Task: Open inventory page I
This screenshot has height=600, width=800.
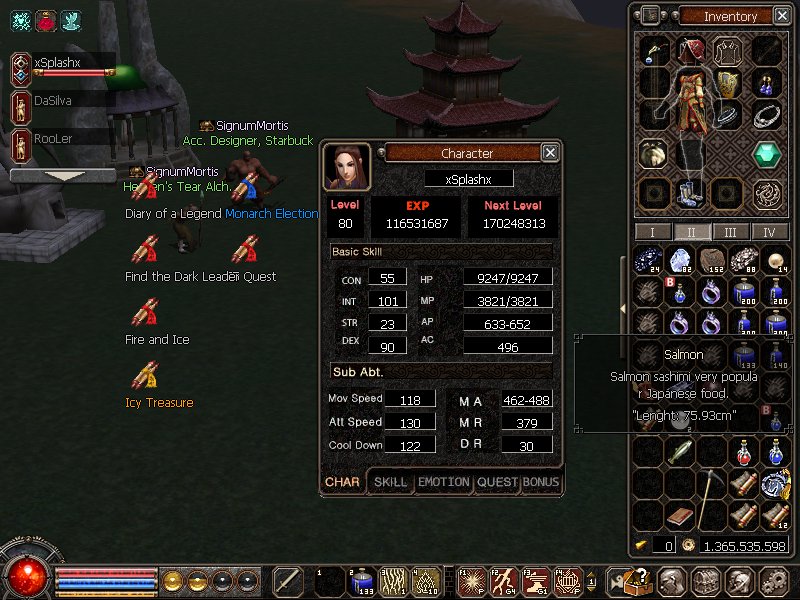Action: pyautogui.click(x=653, y=232)
